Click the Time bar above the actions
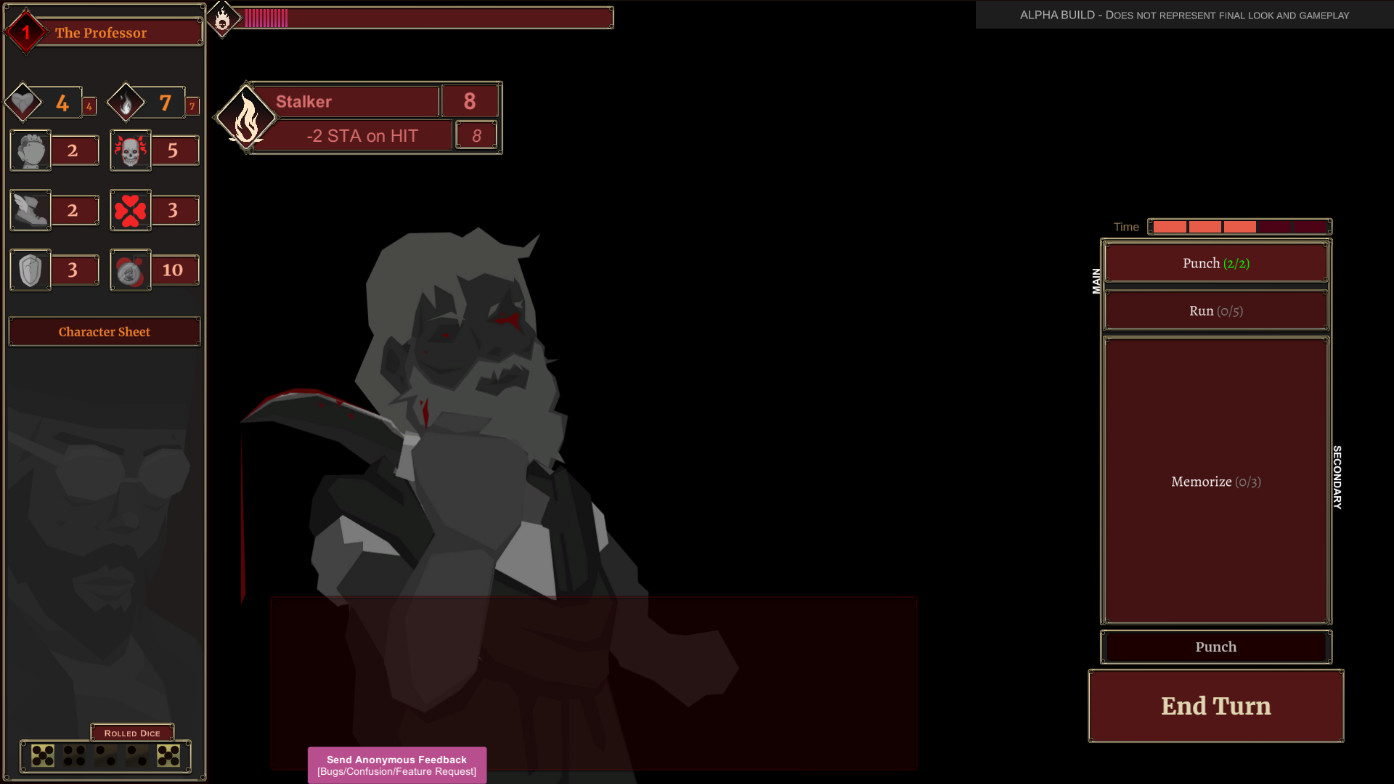This screenshot has width=1394, height=784. tap(1240, 226)
